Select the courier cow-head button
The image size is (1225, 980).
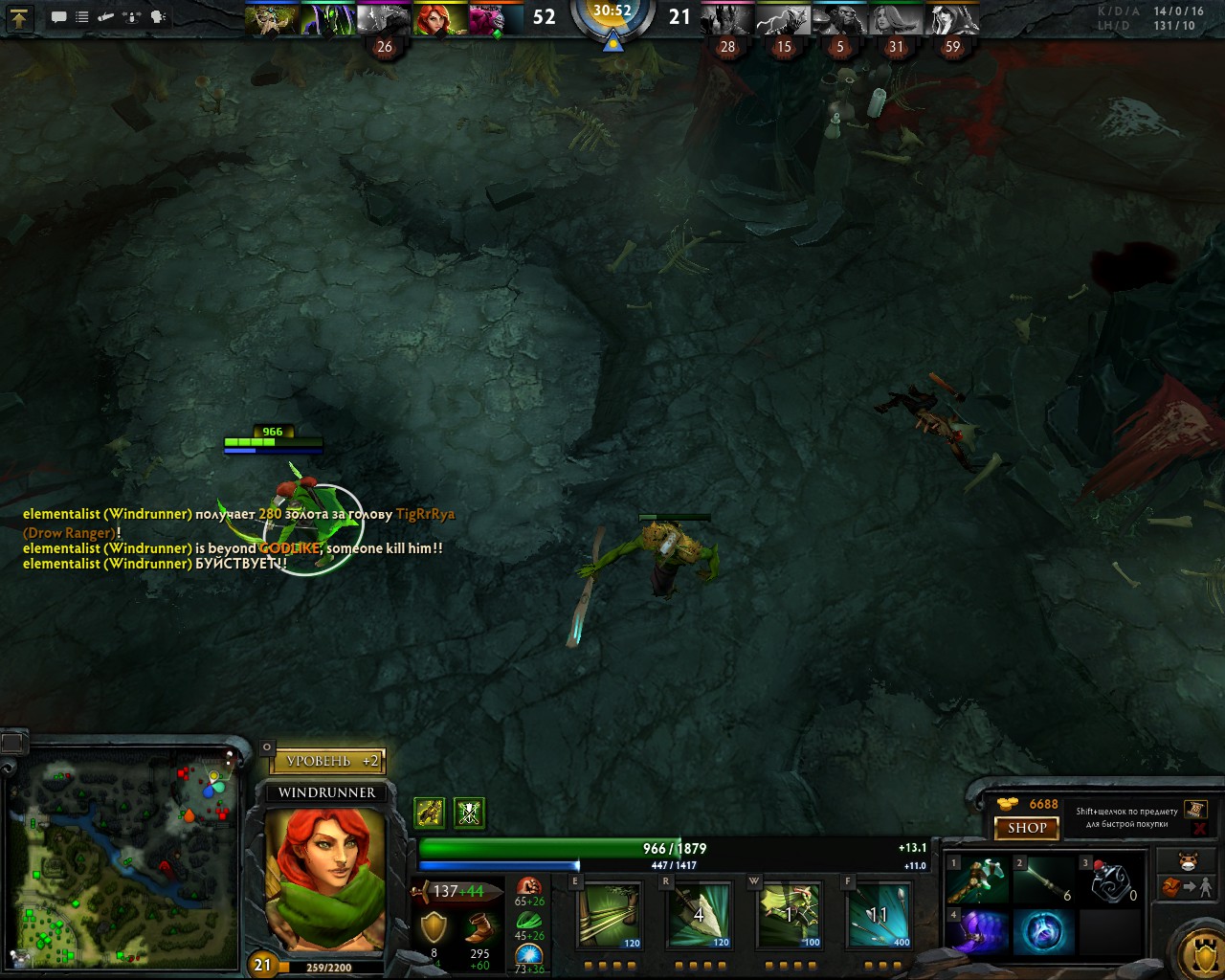1188,860
